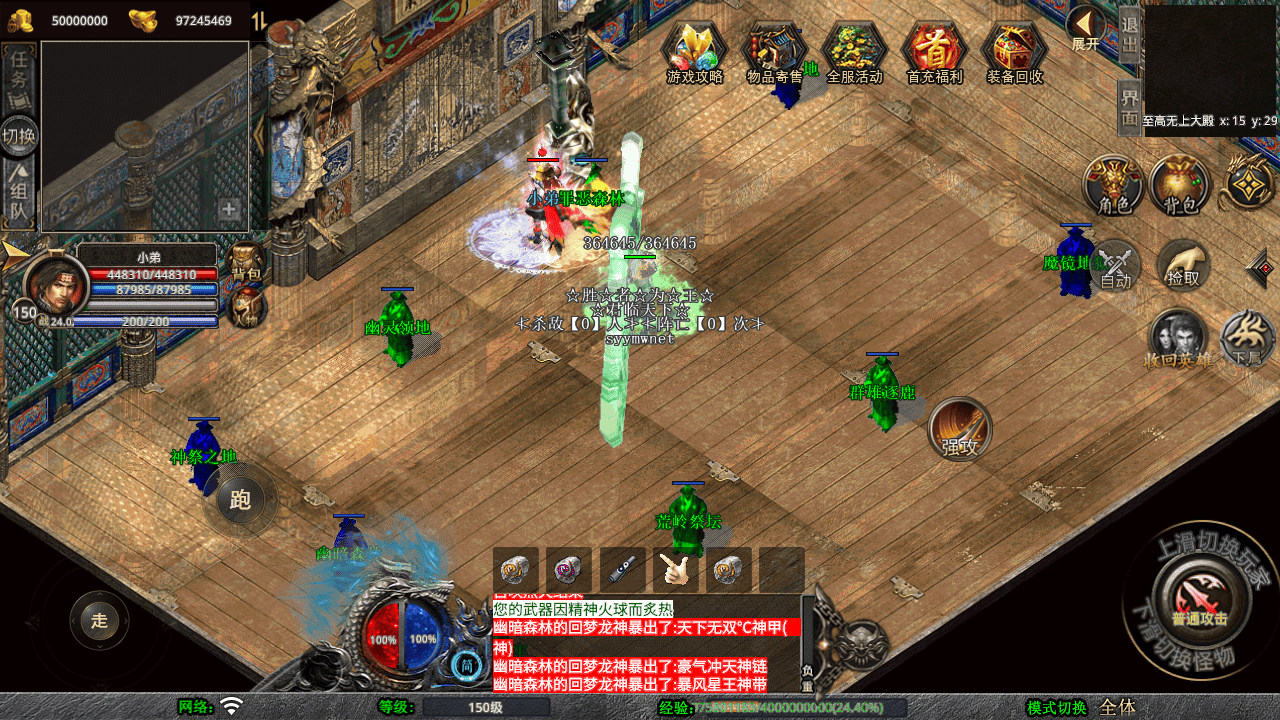Switch to 跑 run mode
The width and height of the screenshot is (1280, 720).
tap(240, 499)
